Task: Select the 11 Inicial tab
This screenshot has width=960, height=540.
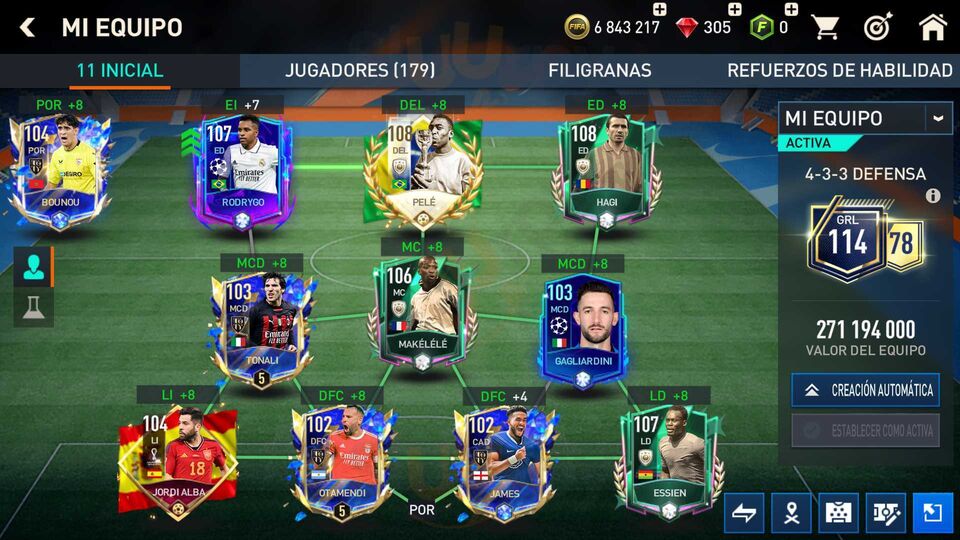Action: (120, 70)
